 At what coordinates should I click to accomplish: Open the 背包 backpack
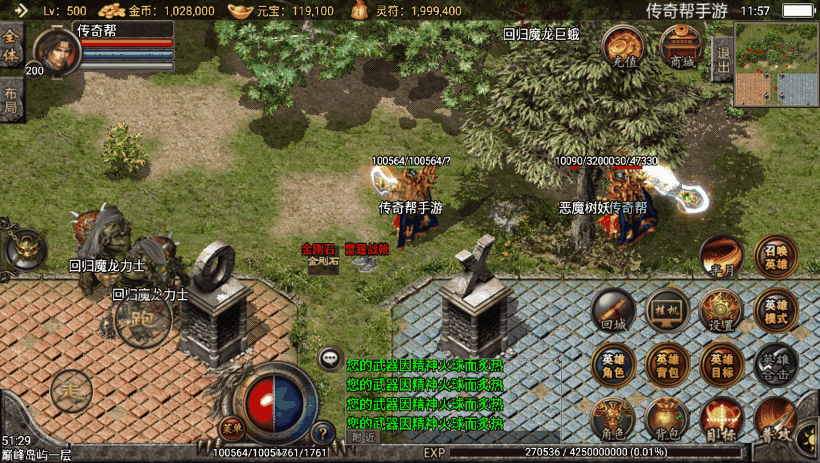coord(666,420)
